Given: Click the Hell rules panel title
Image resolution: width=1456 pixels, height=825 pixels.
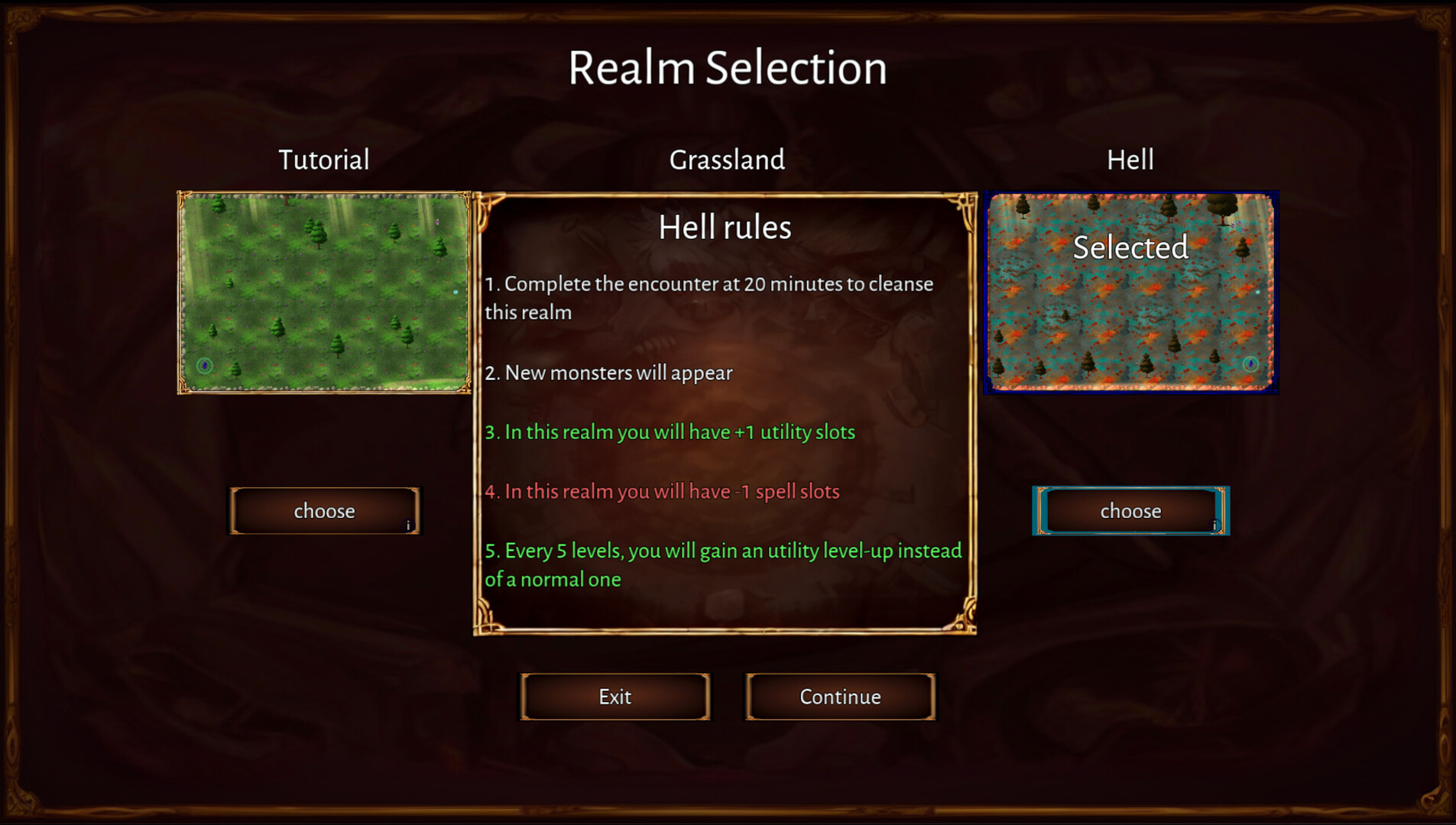Looking at the screenshot, I should click(x=725, y=226).
